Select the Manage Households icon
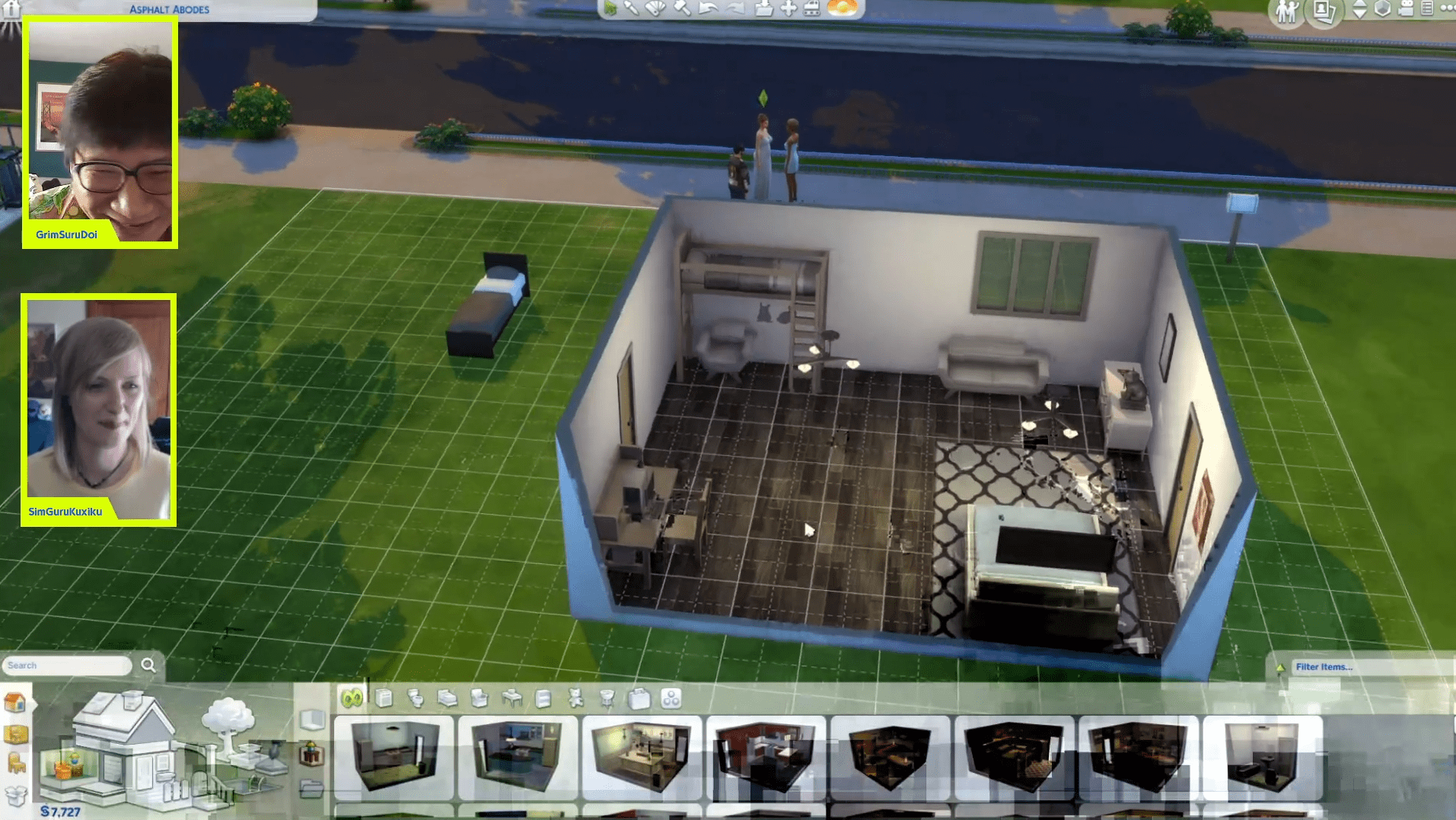This screenshot has width=1456, height=820. click(1286, 11)
